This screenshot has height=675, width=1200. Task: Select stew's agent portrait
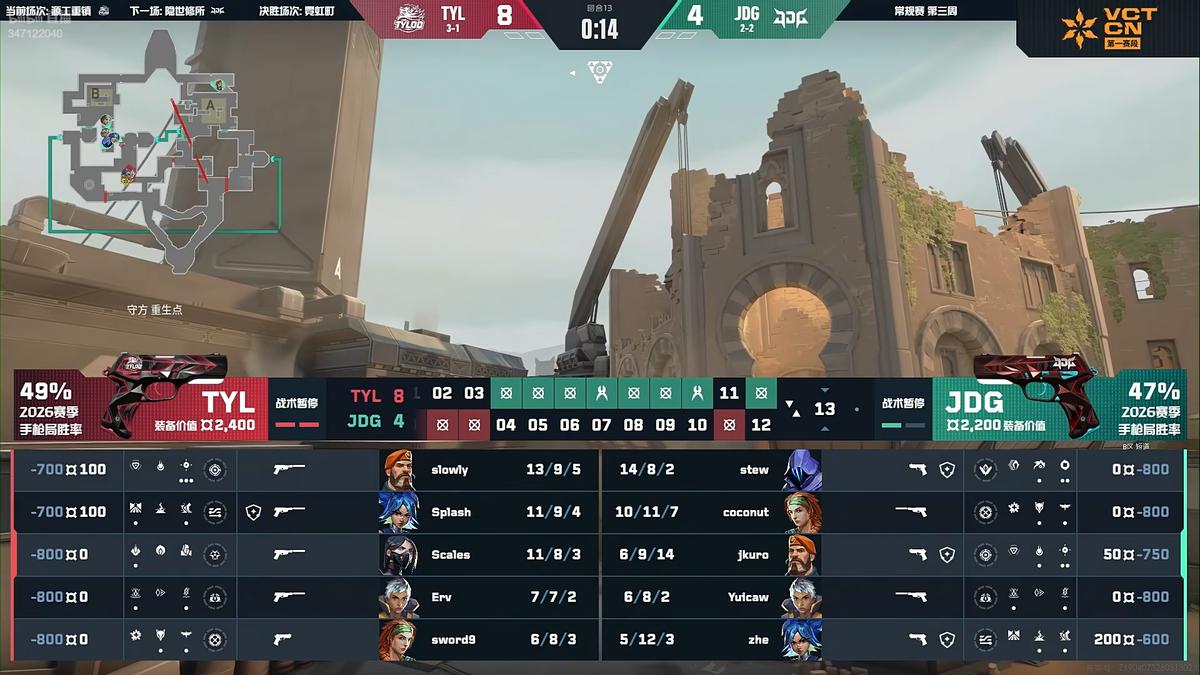point(801,470)
